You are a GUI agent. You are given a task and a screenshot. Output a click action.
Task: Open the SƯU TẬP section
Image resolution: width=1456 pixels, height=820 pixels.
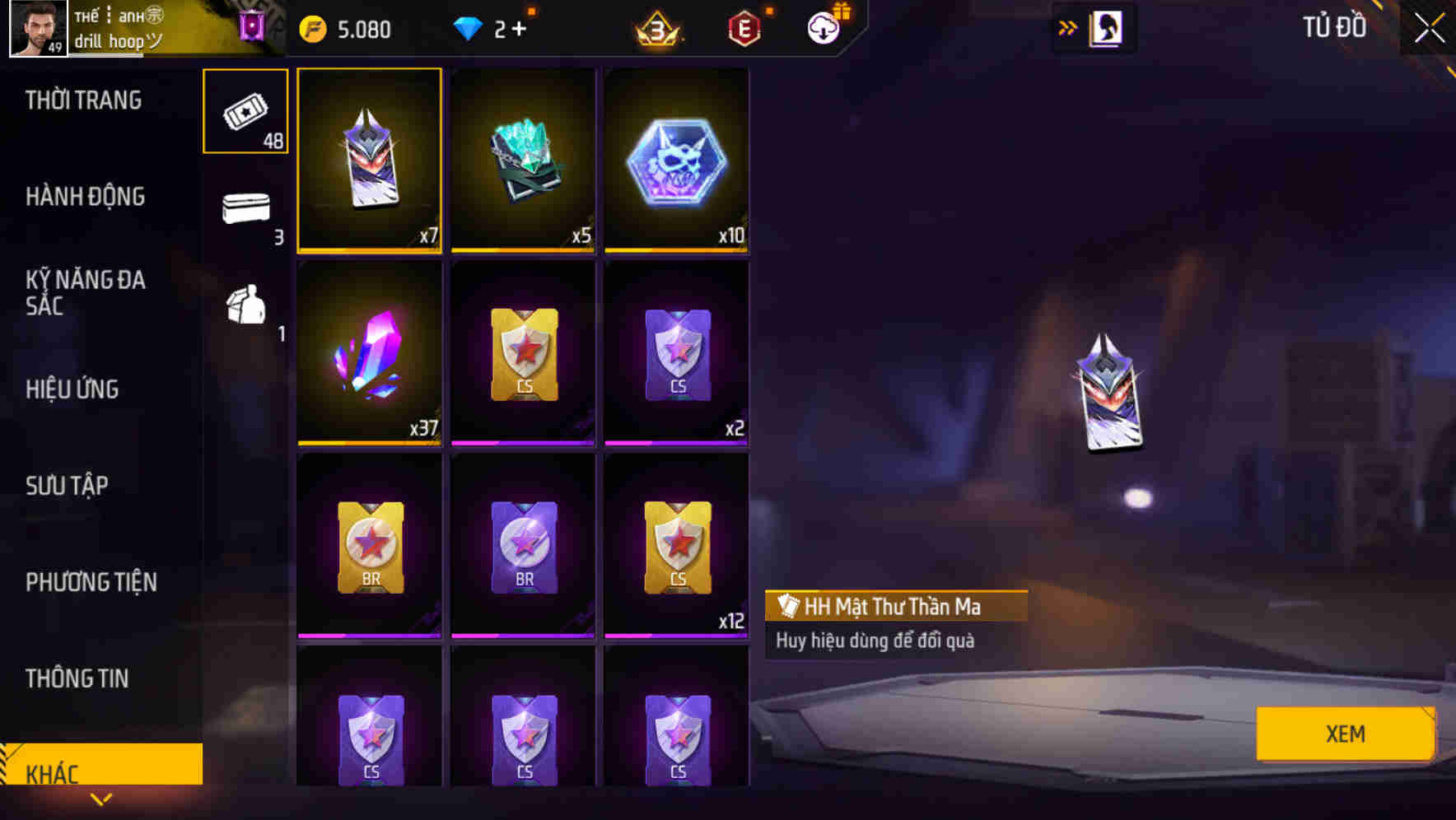tap(66, 486)
